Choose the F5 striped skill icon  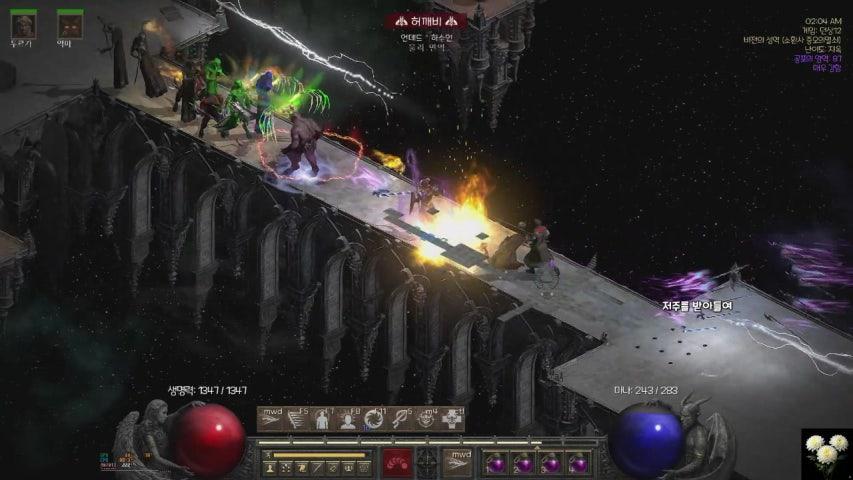(296, 419)
